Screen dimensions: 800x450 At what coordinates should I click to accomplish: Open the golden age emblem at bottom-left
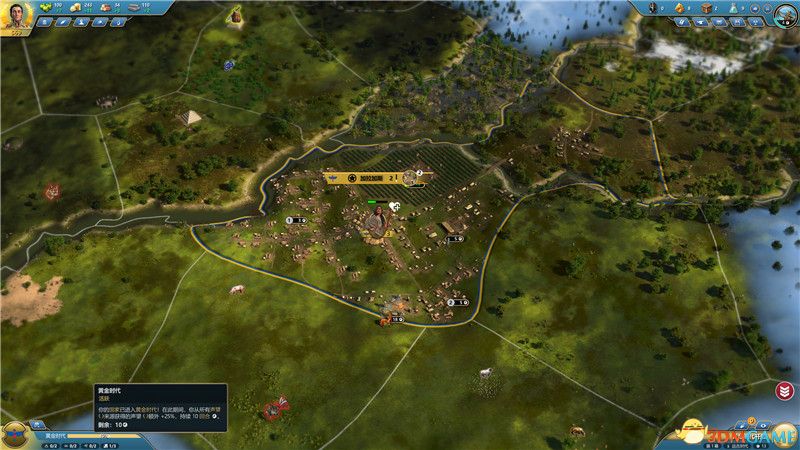pyautogui.click(x=16, y=434)
